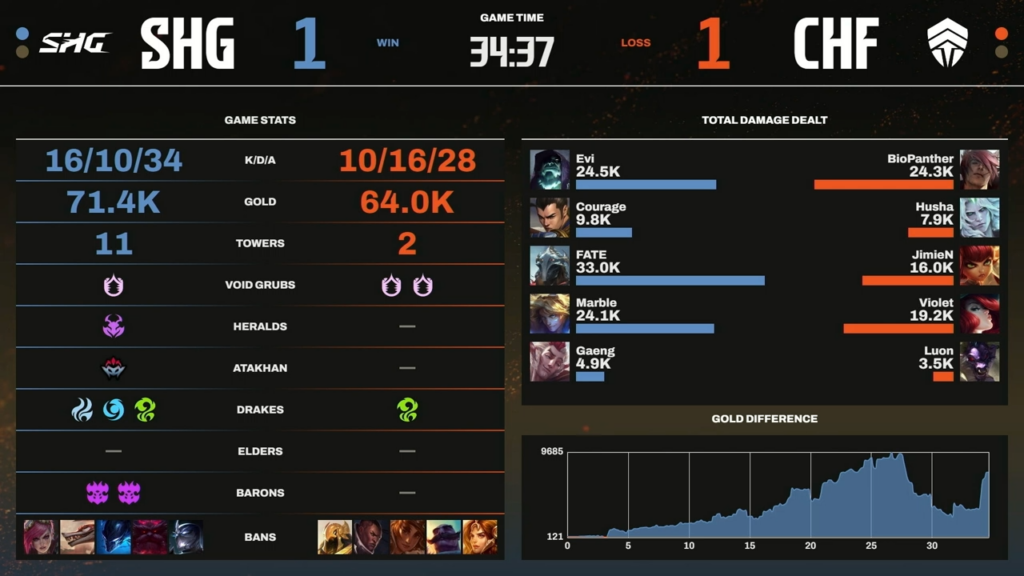Select Evi's champion portrait
The image size is (1024, 576).
(x=549, y=169)
